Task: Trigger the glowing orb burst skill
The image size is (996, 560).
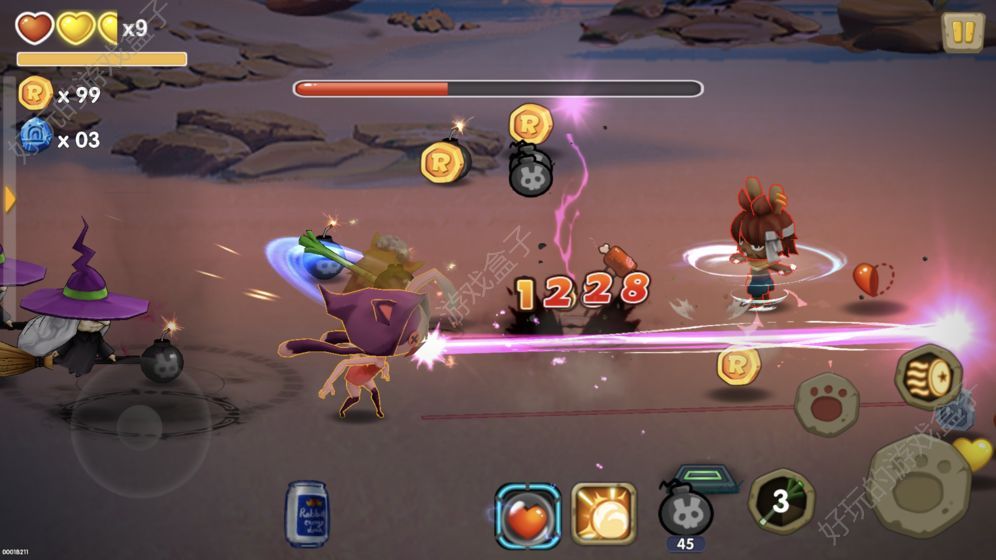Action: pyautogui.click(x=604, y=514)
